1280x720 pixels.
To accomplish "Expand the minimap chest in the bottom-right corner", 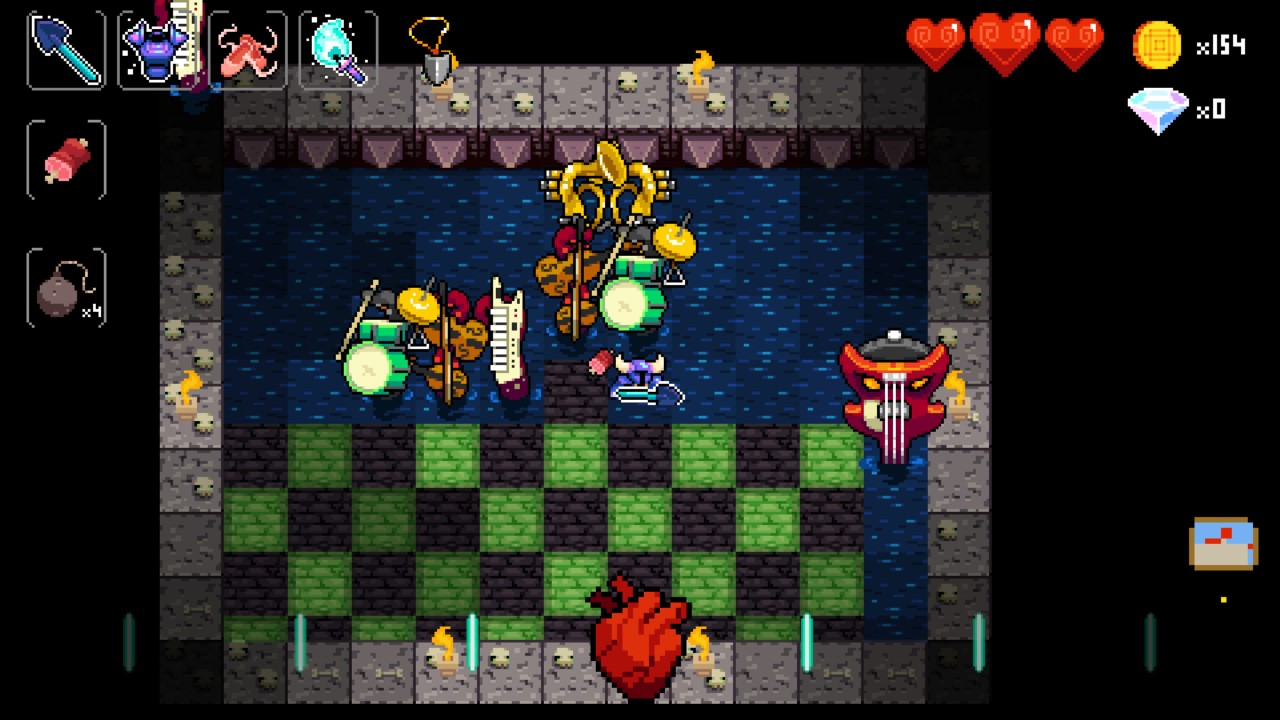I will pos(1222,545).
